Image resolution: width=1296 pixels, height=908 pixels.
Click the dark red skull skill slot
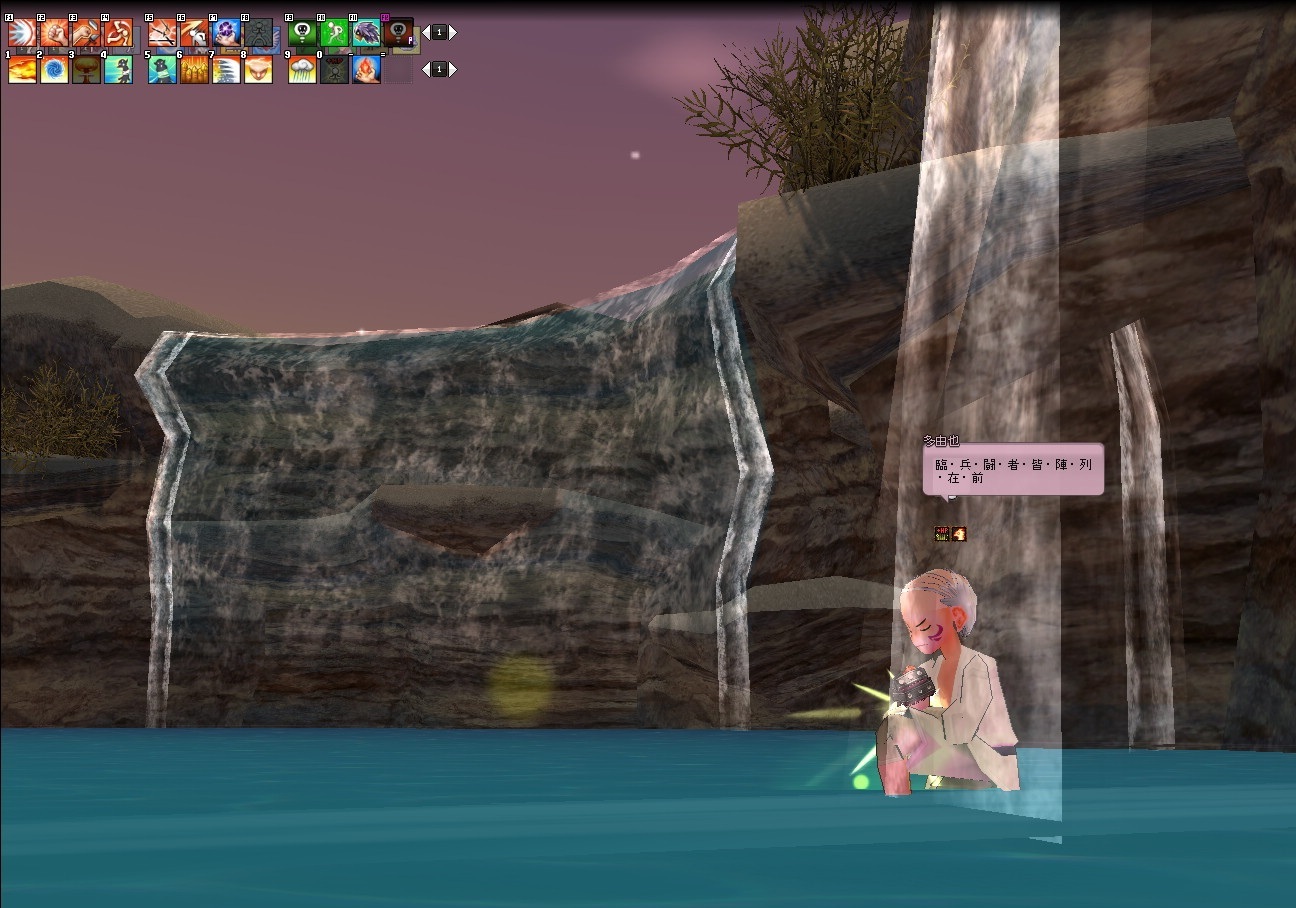tap(398, 33)
